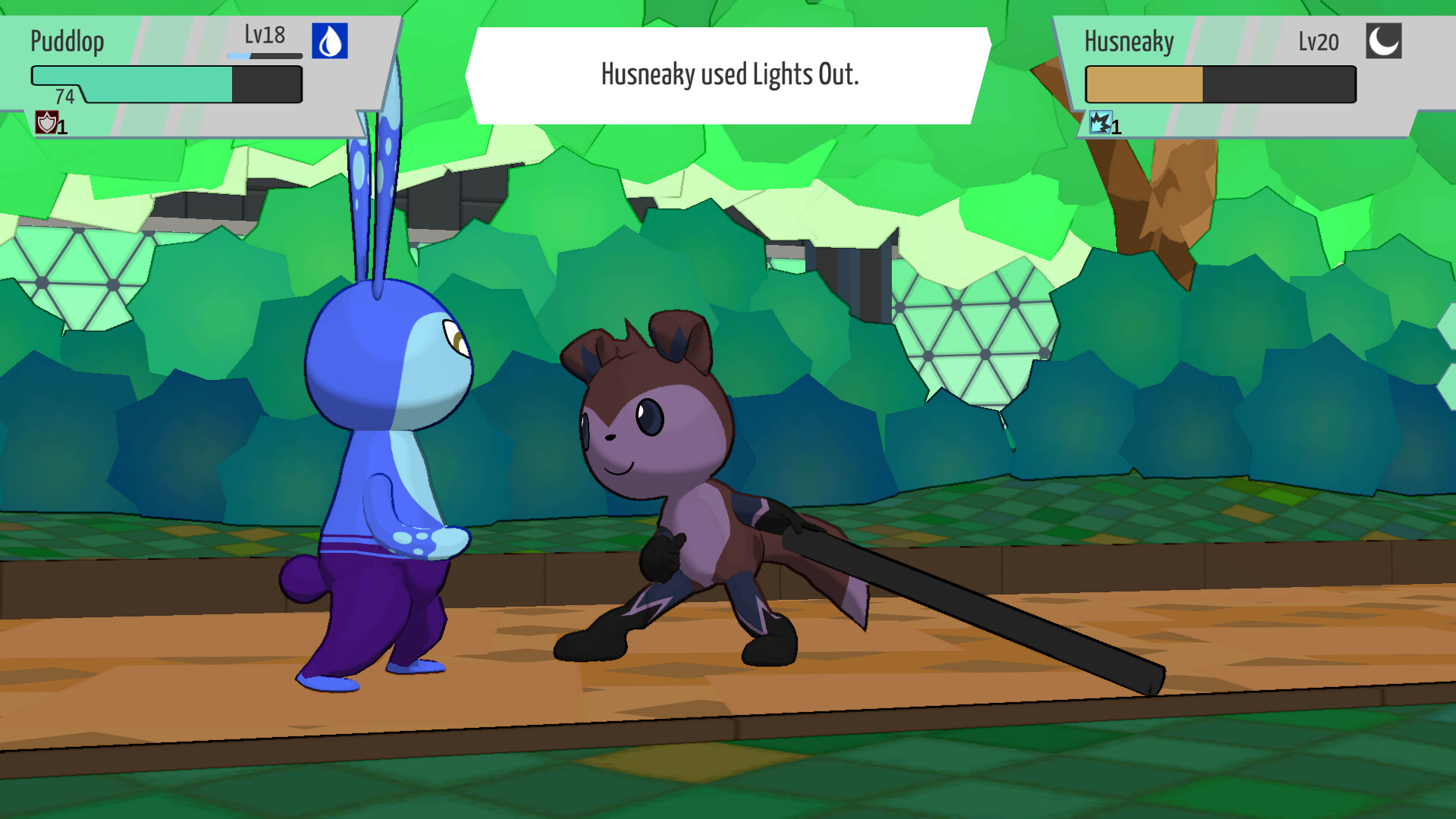Click Husneaky's orange health bar
This screenshot has width=1456, height=819.
click(x=1145, y=83)
